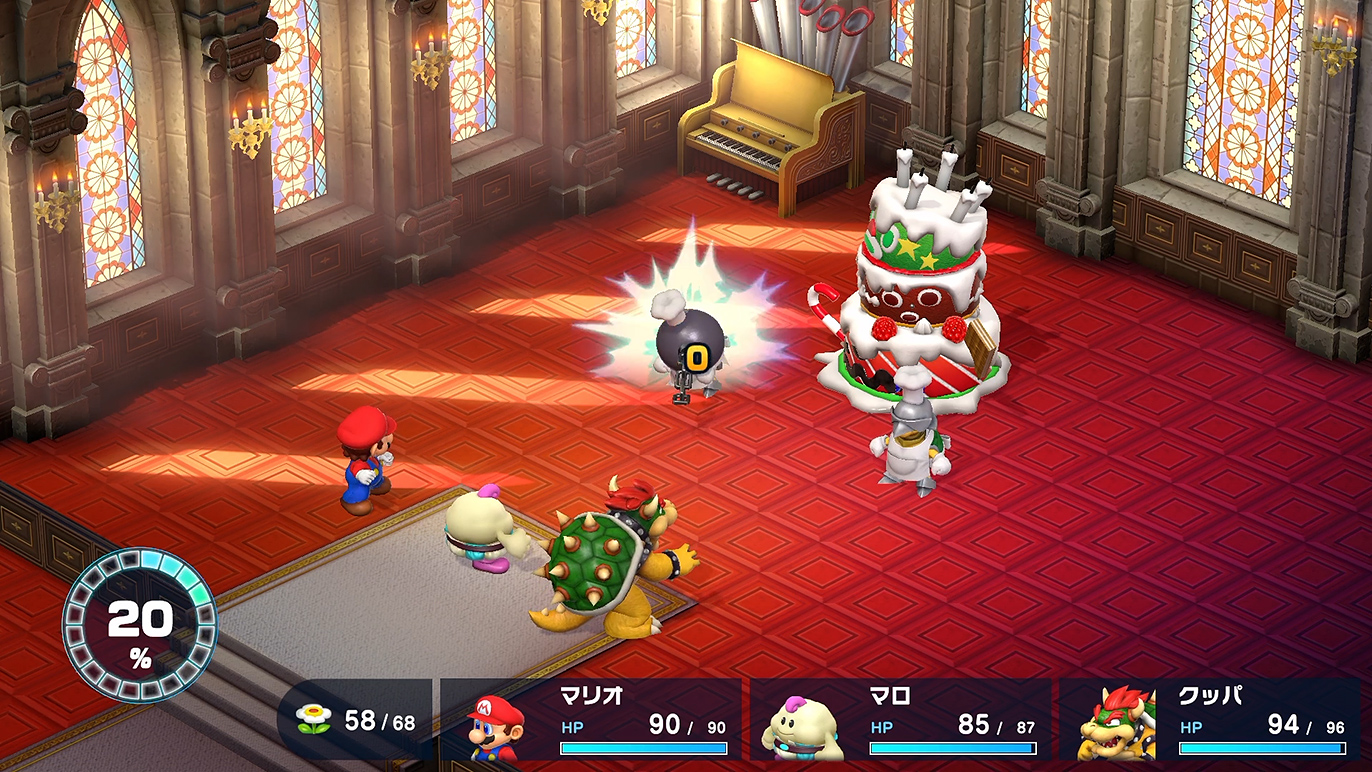
Task: Select Mallow's party status panel
Action: point(901,722)
